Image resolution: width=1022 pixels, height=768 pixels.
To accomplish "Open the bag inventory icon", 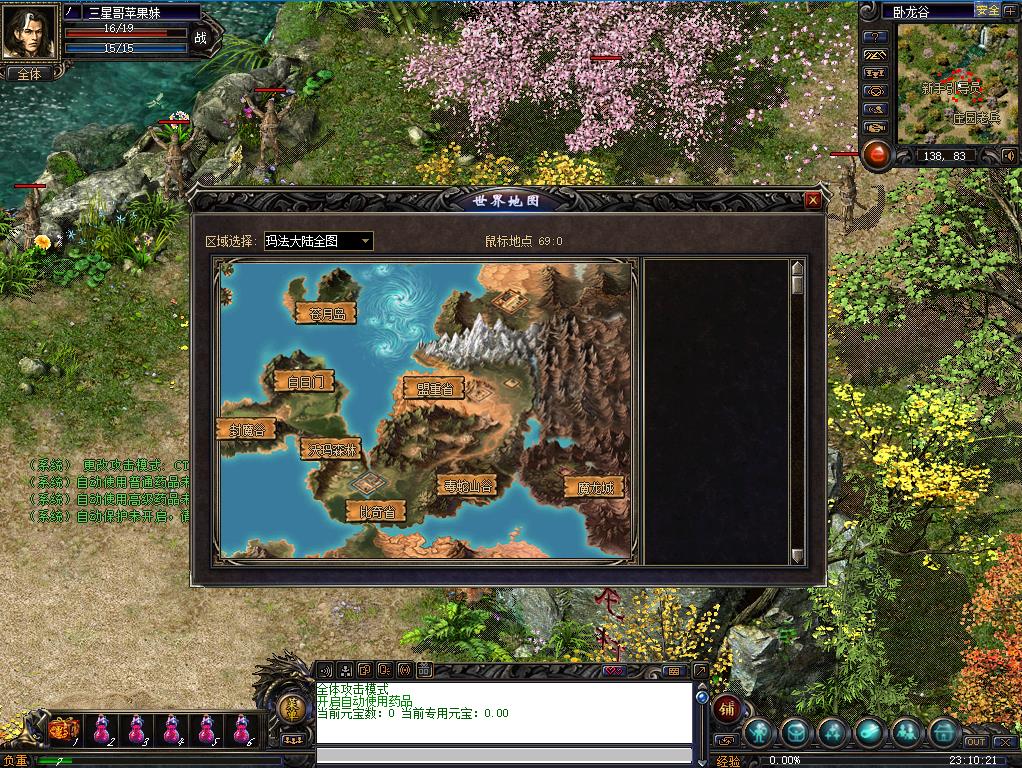I will point(797,734).
